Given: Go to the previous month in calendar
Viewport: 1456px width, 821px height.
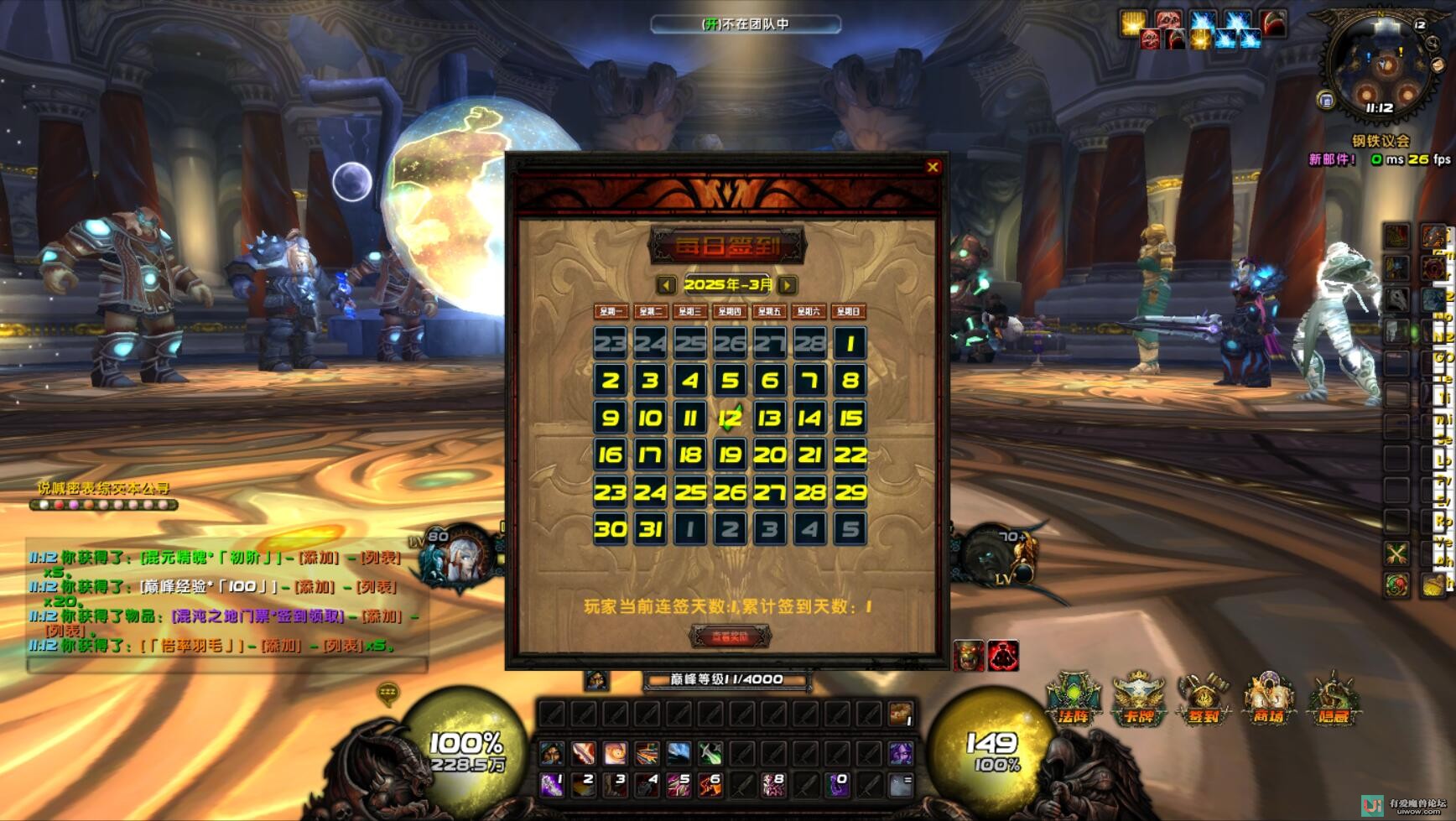Looking at the screenshot, I should (666, 285).
